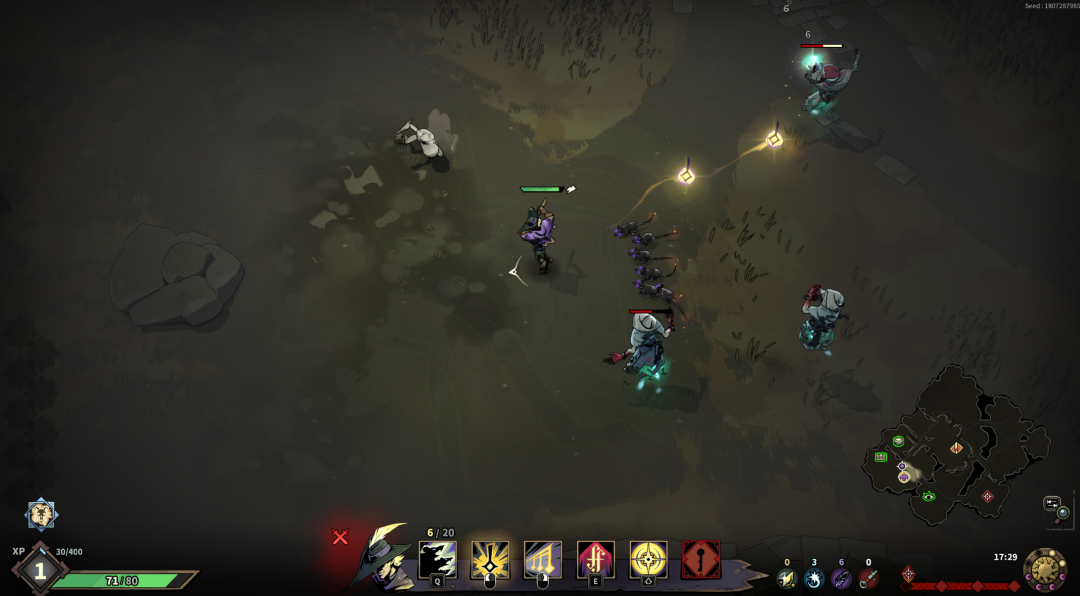Screen dimensions: 1080x596
Task: Cast the red pentagon rune ability
Action: tap(596, 560)
